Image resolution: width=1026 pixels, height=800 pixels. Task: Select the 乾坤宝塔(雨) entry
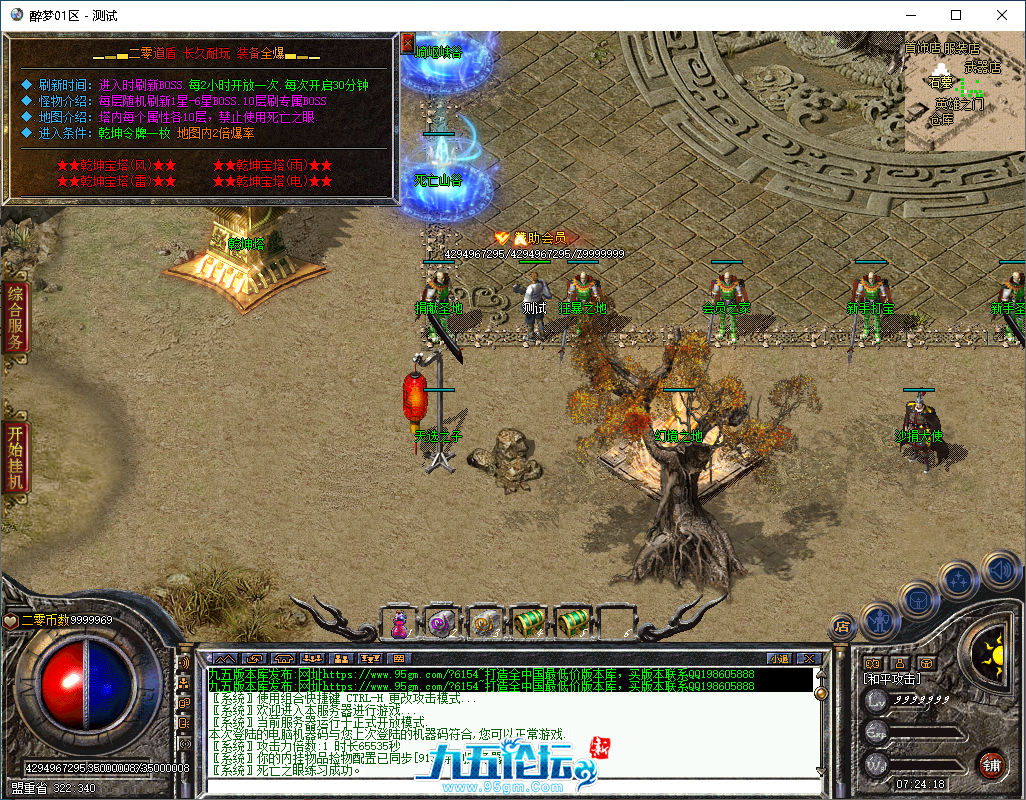click(272, 165)
